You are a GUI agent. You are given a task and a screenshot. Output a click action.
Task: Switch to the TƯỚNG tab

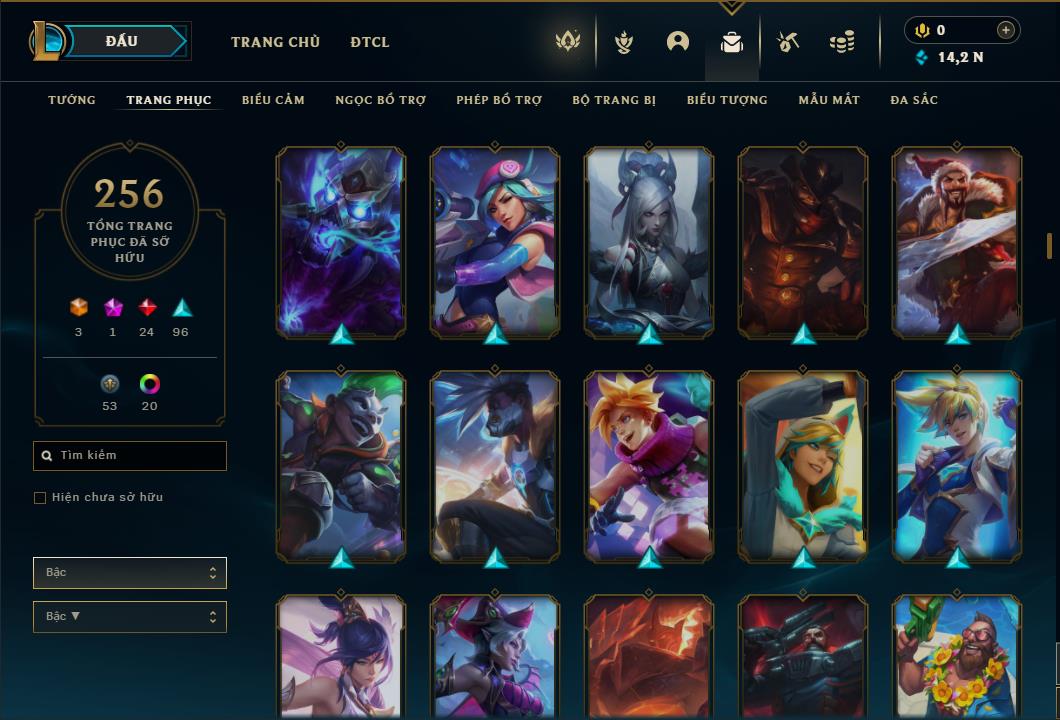[x=72, y=100]
